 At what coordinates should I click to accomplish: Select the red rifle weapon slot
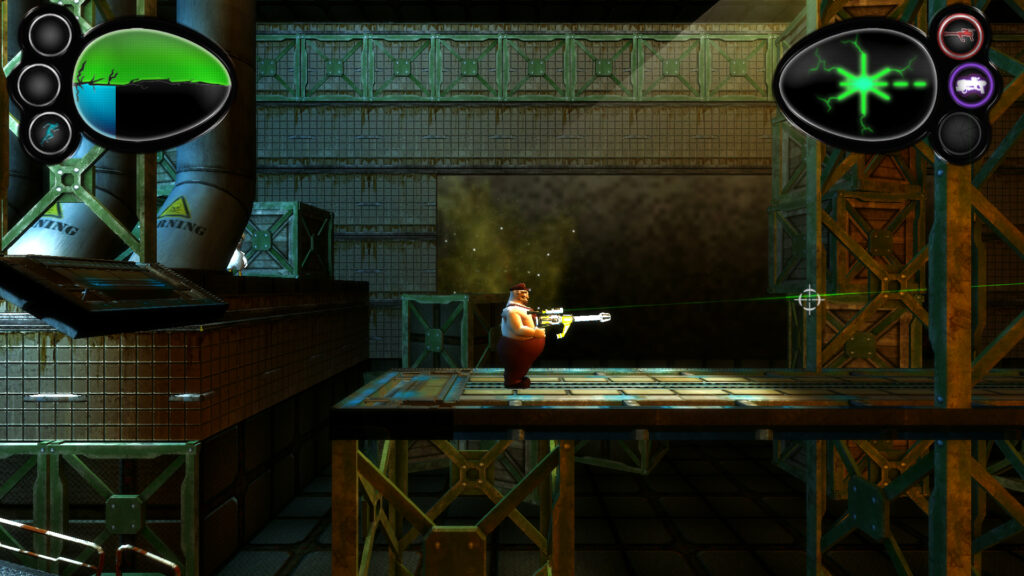pos(960,37)
